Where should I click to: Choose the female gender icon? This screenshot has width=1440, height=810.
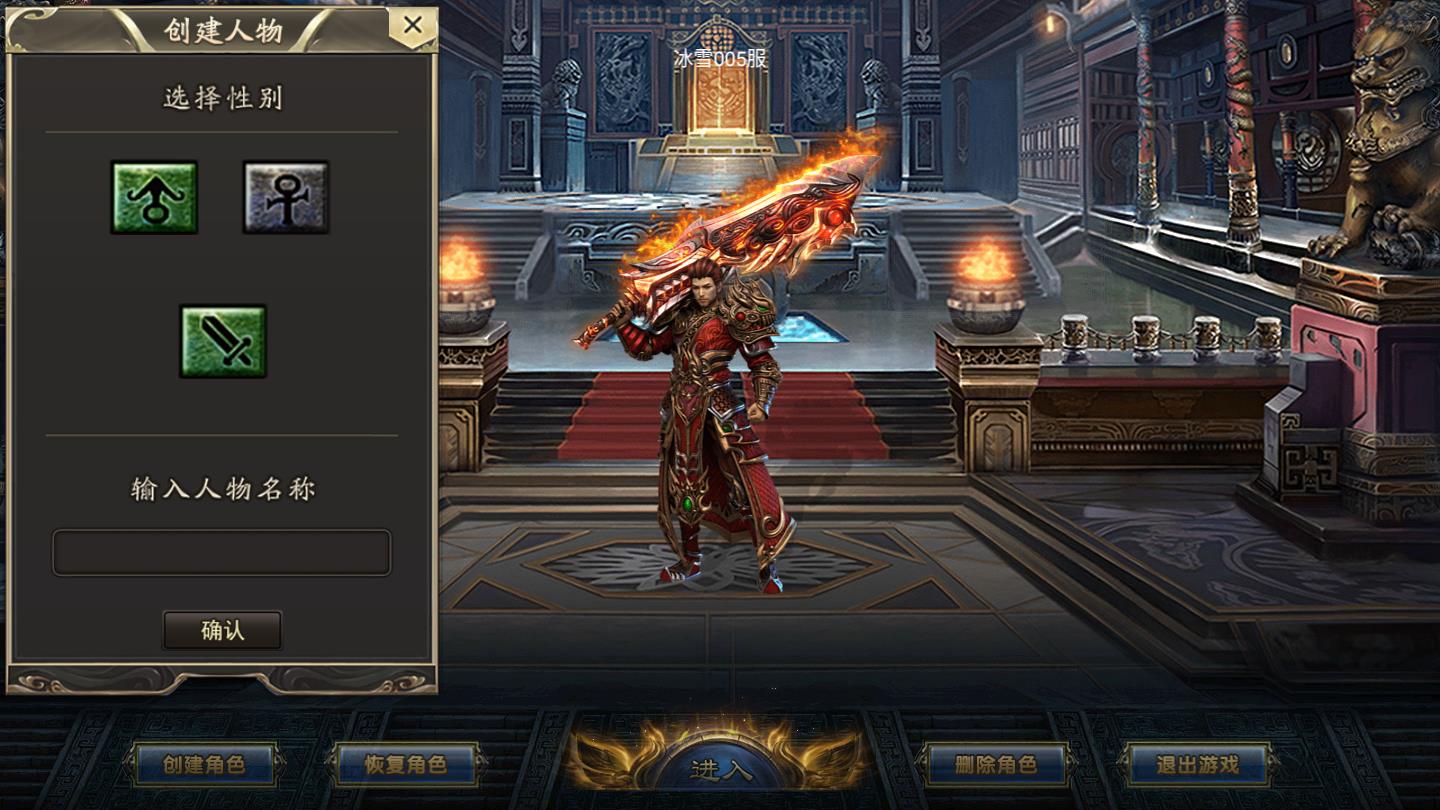[x=286, y=197]
